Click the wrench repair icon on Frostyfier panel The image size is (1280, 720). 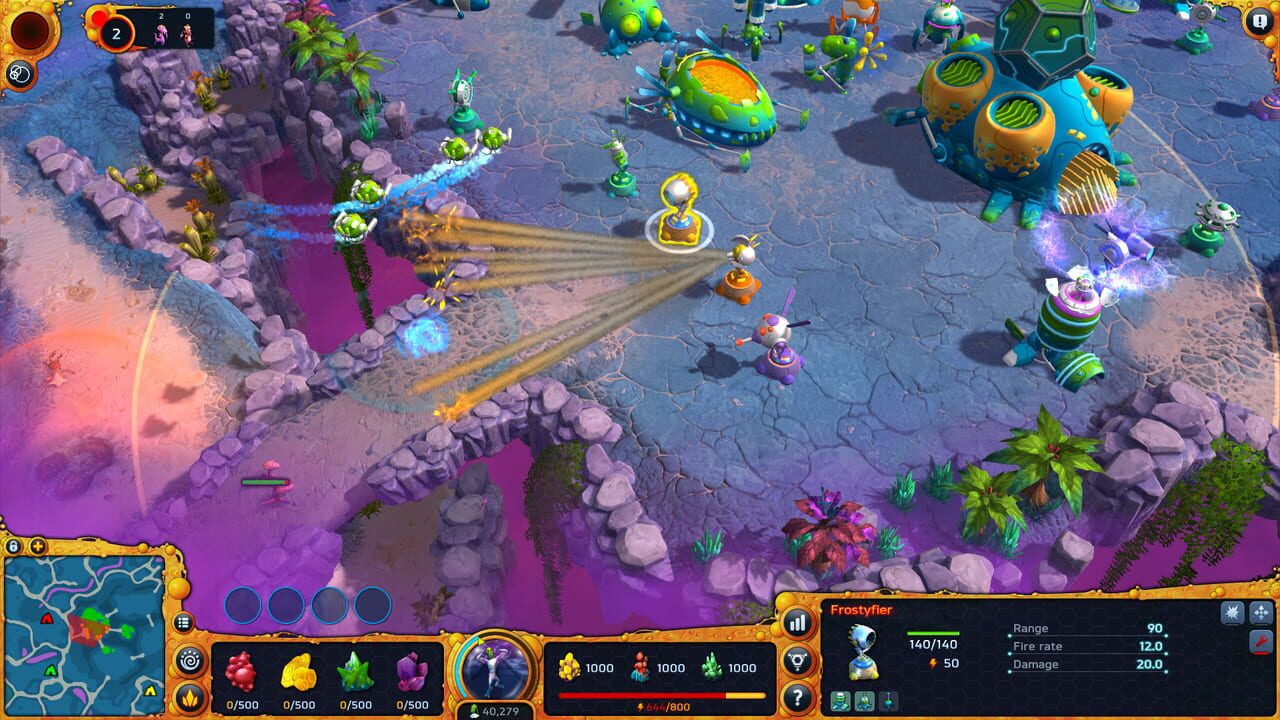click(x=1263, y=640)
